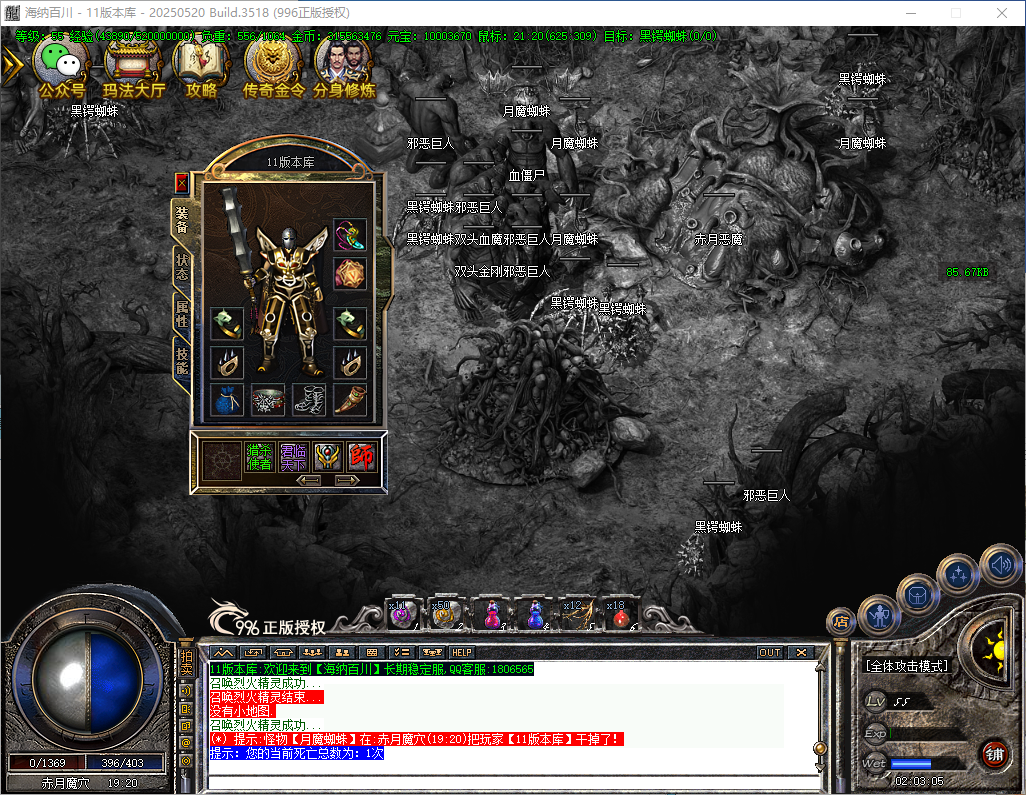Viewport: 1026px width, 795px height.
Task: Use the red potion in hotbar slot 6
Action: click(621, 614)
